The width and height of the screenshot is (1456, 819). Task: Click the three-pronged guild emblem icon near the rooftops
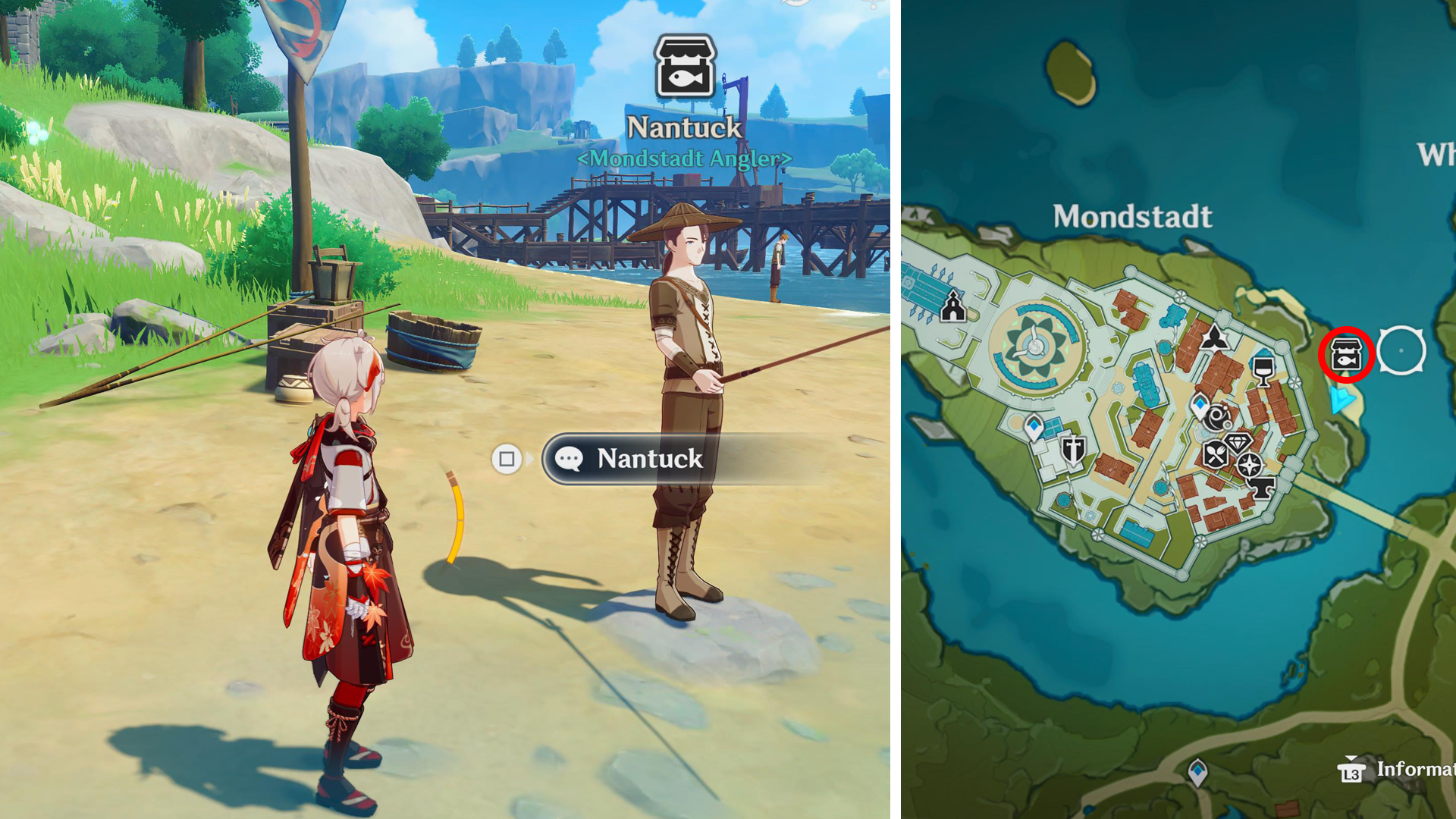(1214, 336)
